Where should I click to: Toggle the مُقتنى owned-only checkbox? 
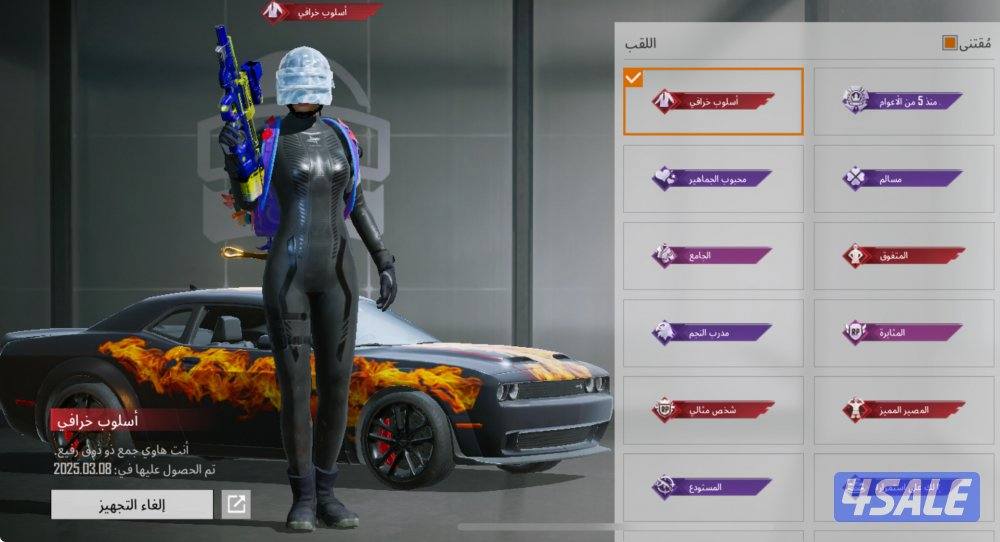(x=949, y=43)
